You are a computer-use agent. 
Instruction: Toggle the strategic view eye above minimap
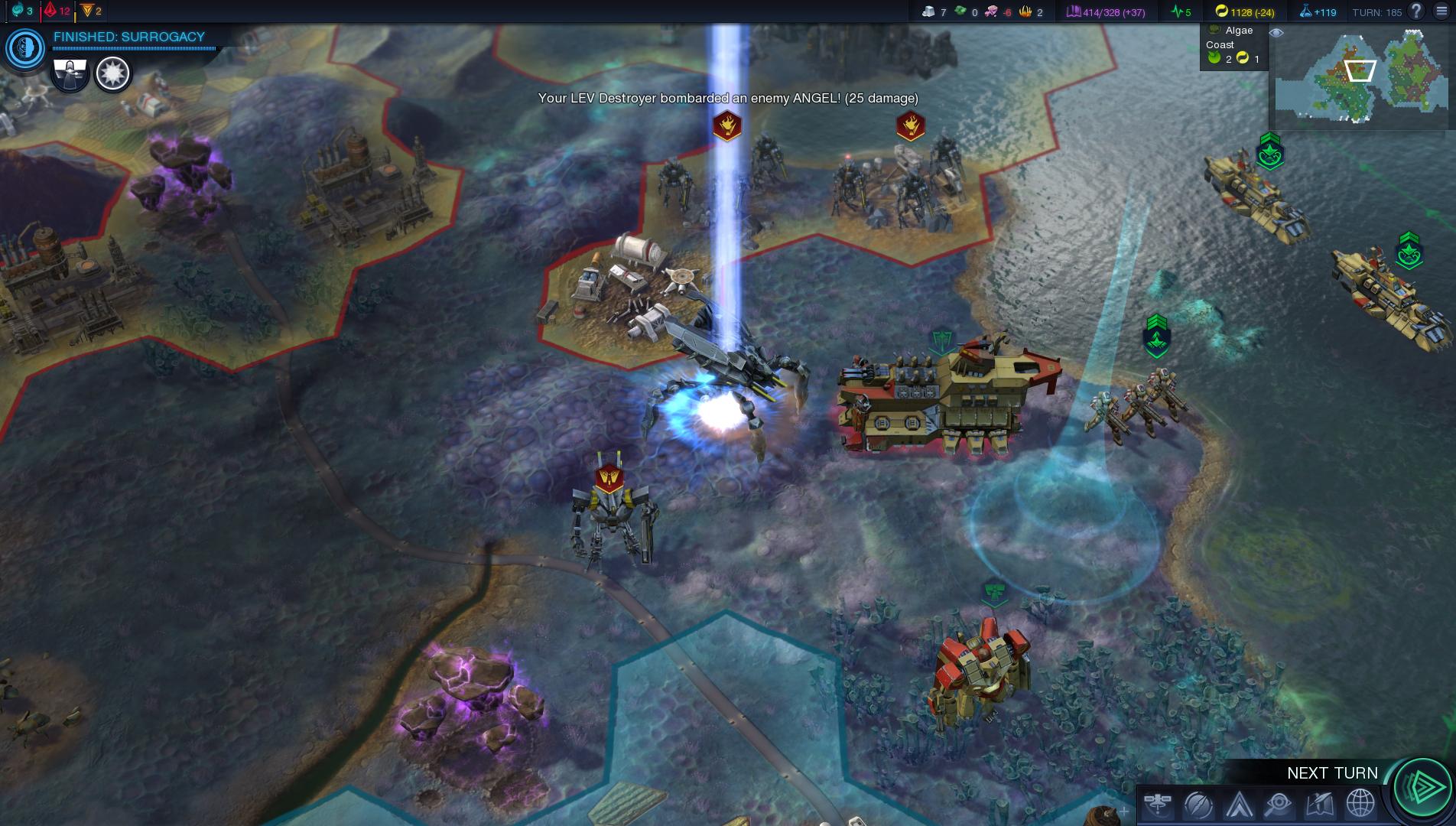coord(1276,34)
